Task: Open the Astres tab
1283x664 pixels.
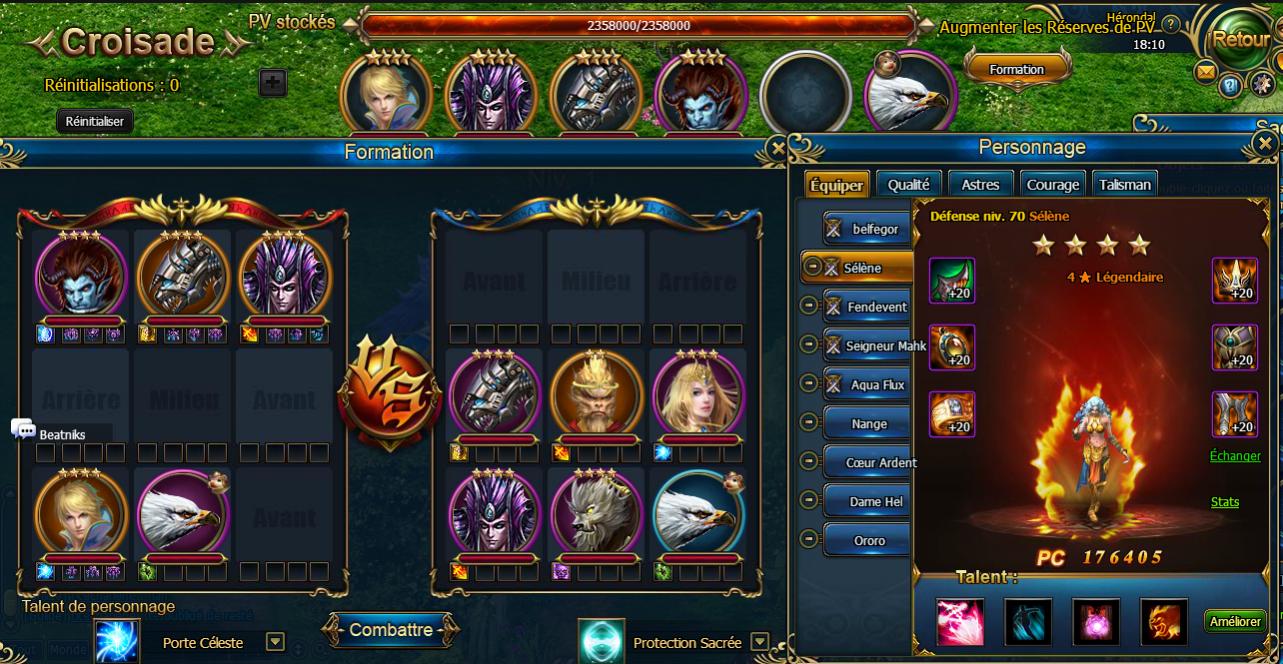Action: click(x=980, y=184)
